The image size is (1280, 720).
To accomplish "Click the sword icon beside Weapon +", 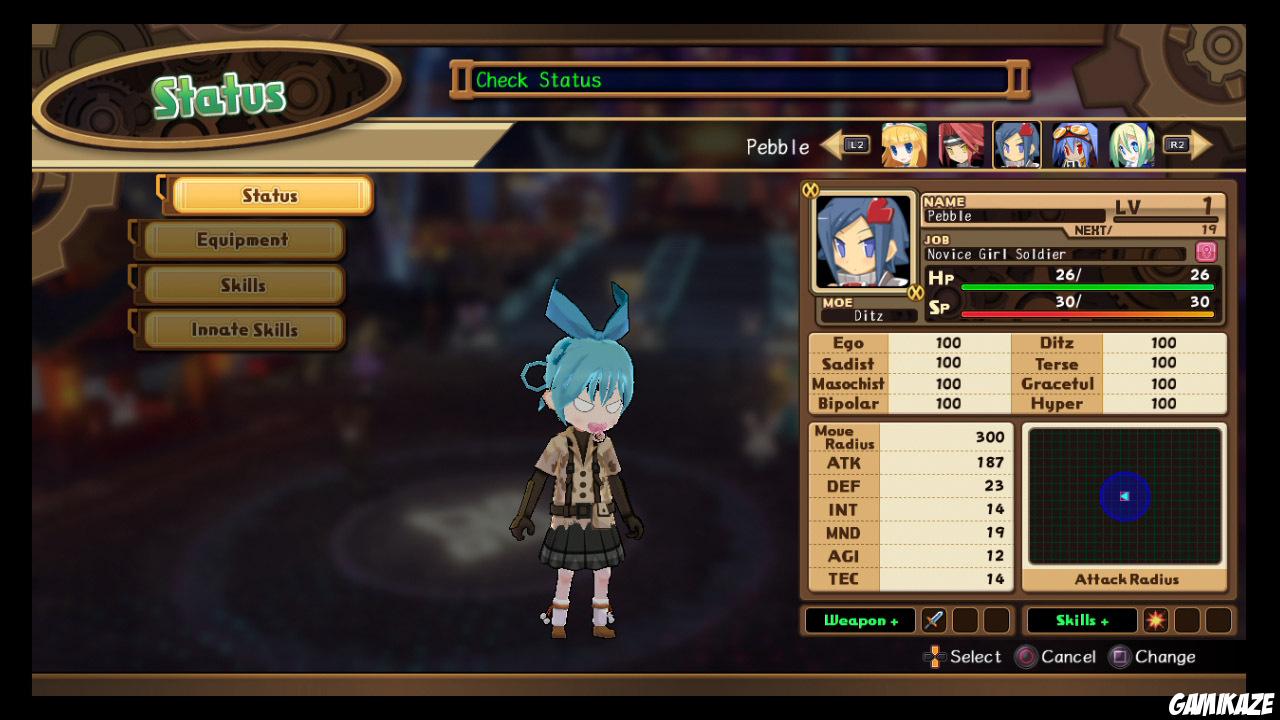I will pos(933,620).
